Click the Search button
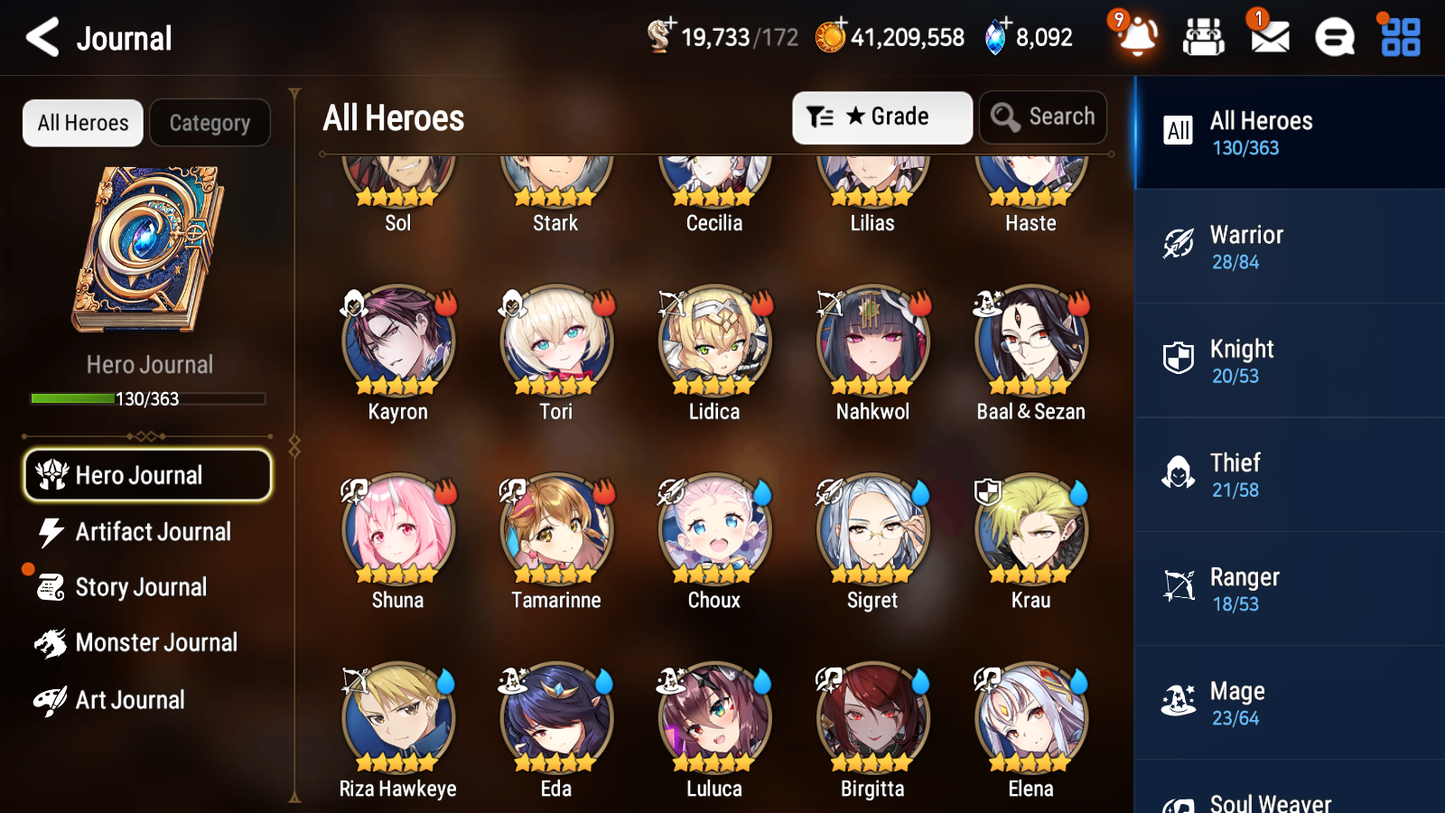 click(x=1043, y=117)
